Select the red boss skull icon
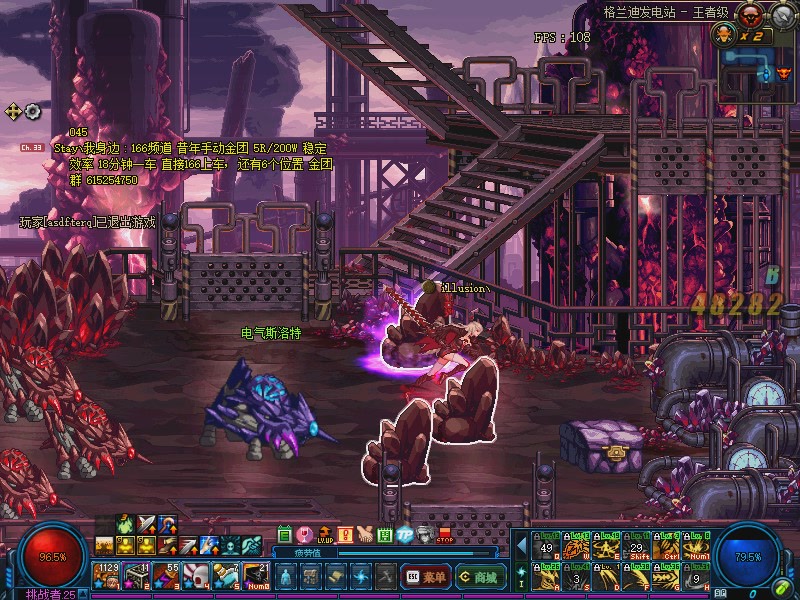The width and height of the screenshot is (800, 600). pyautogui.click(x=748, y=14)
